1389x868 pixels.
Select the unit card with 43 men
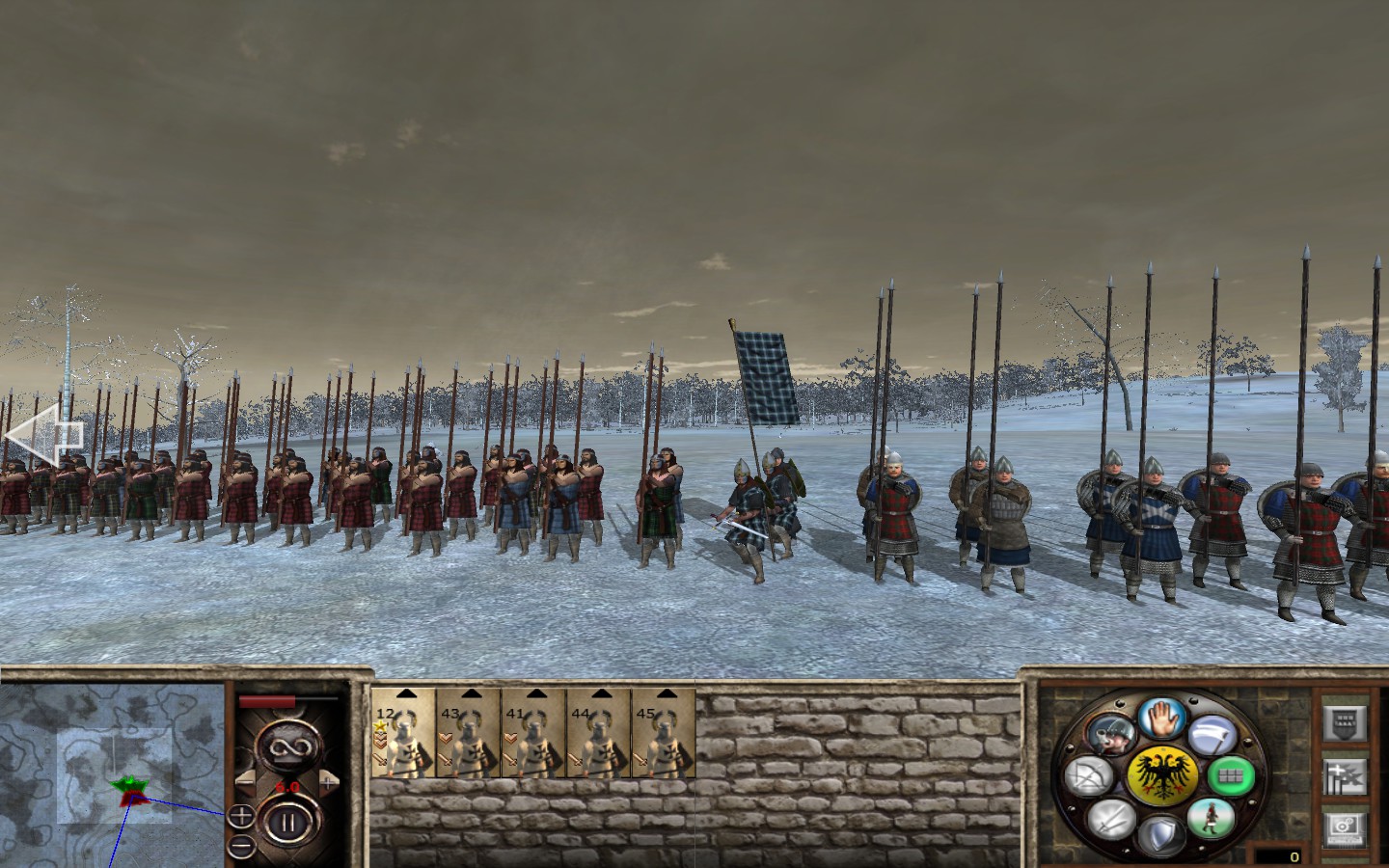468,735
